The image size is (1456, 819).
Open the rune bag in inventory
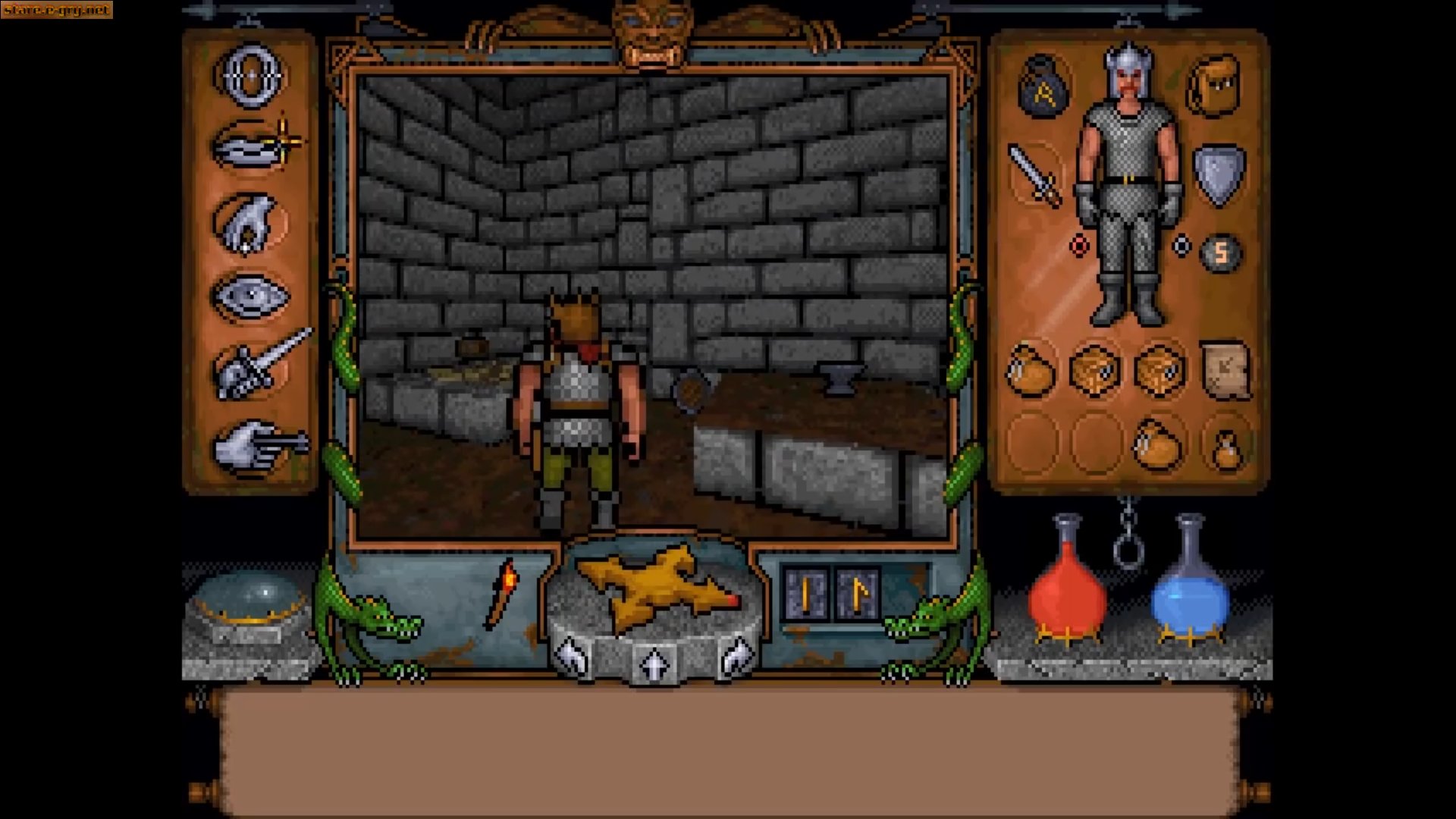pos(1043,87)
